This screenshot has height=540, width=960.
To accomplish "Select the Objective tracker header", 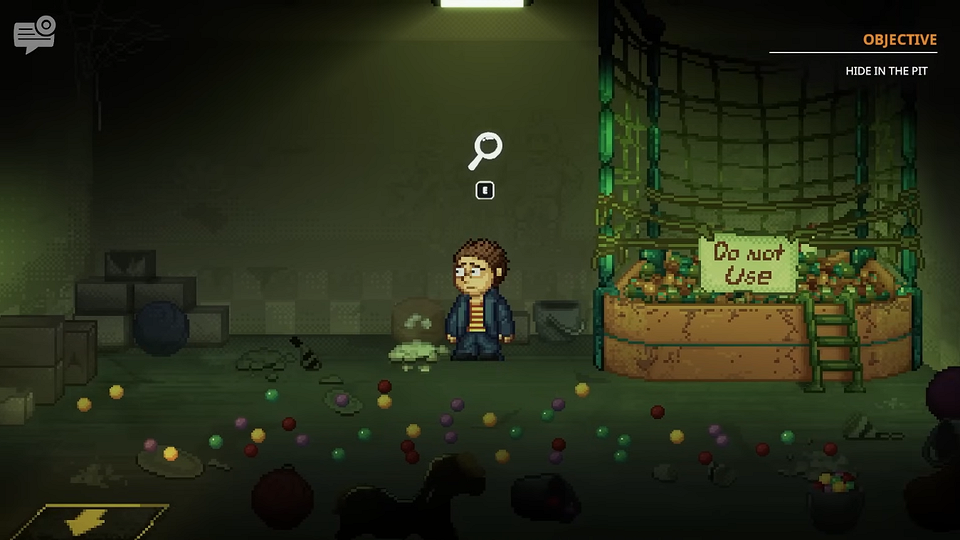I will [x=899, y=40].
